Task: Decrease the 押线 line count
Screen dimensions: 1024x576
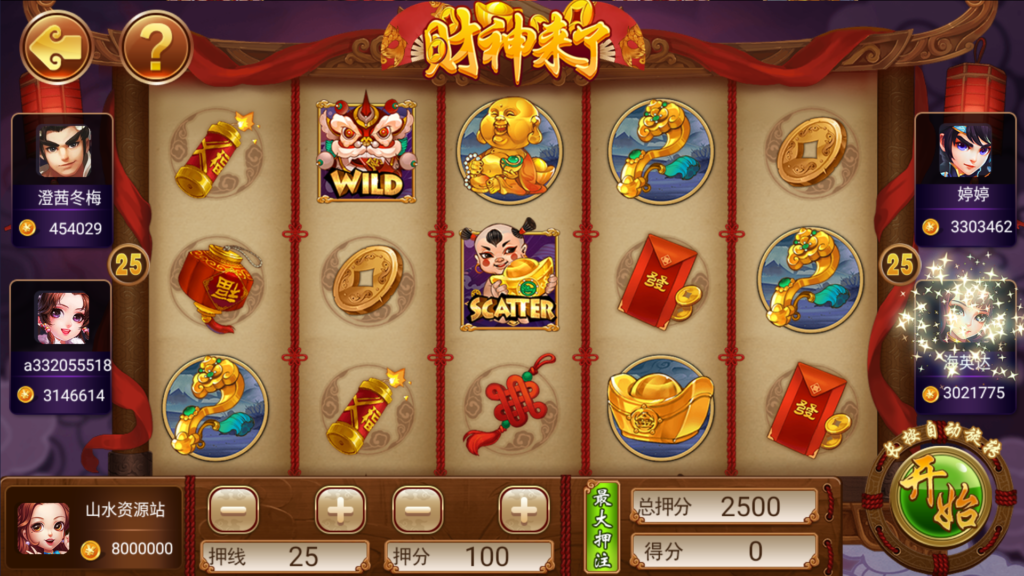Action: [233, 510]
